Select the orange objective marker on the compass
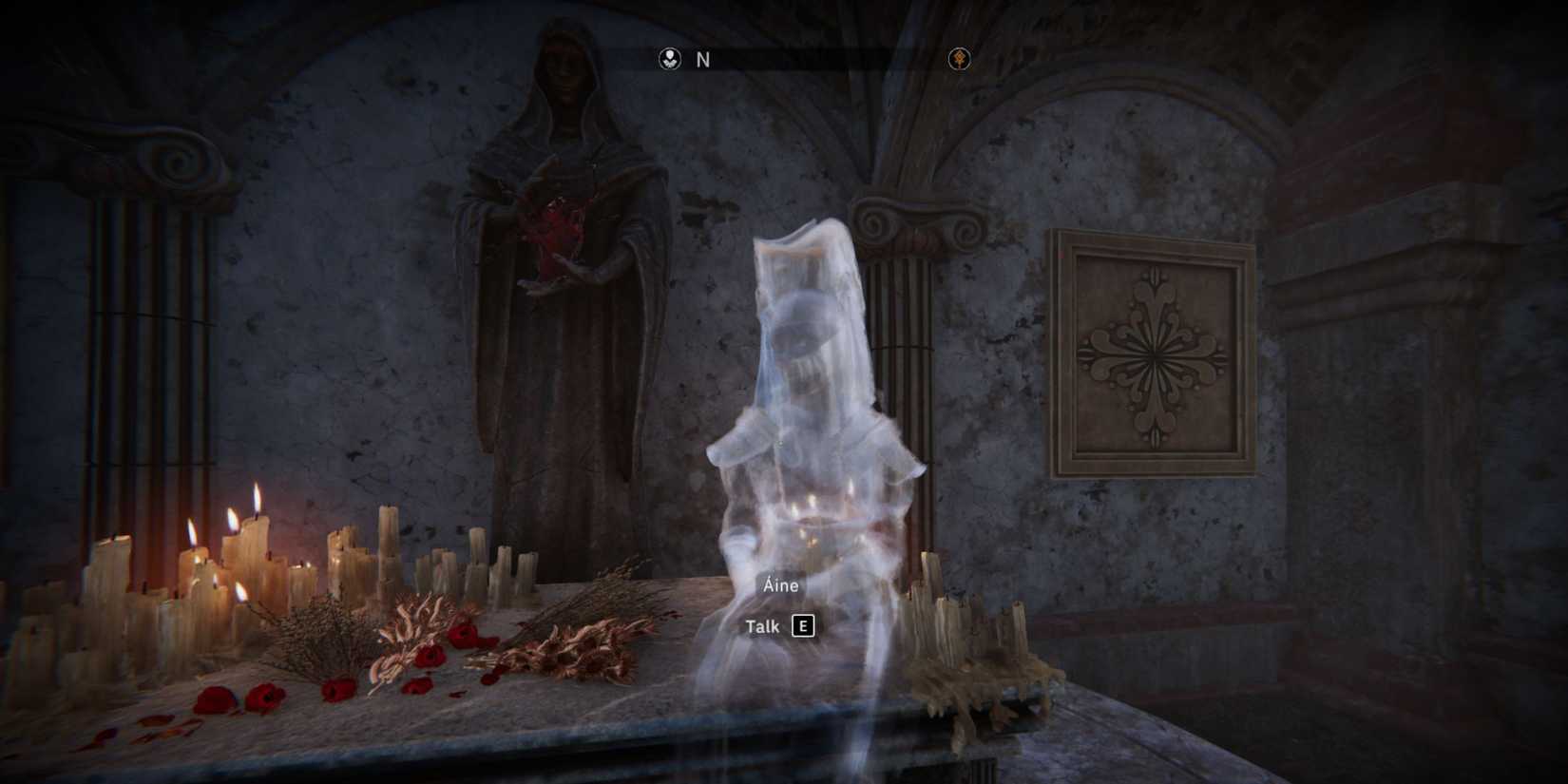Viewport: 1568px width, 784px height. pos(960,59)
